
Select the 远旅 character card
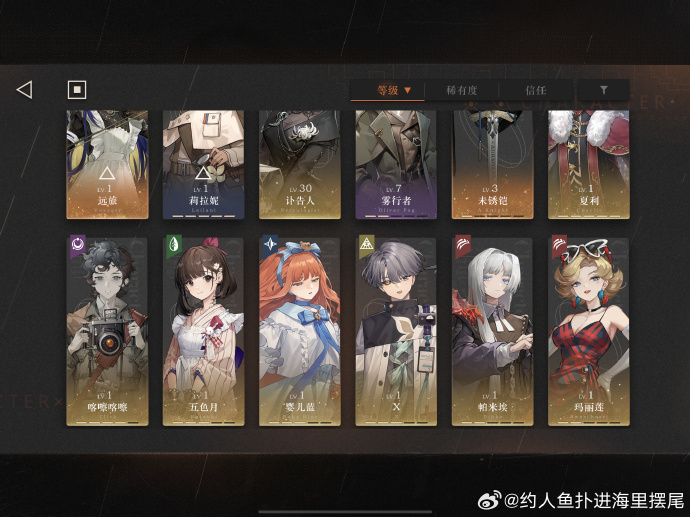(x=107, y=165)
